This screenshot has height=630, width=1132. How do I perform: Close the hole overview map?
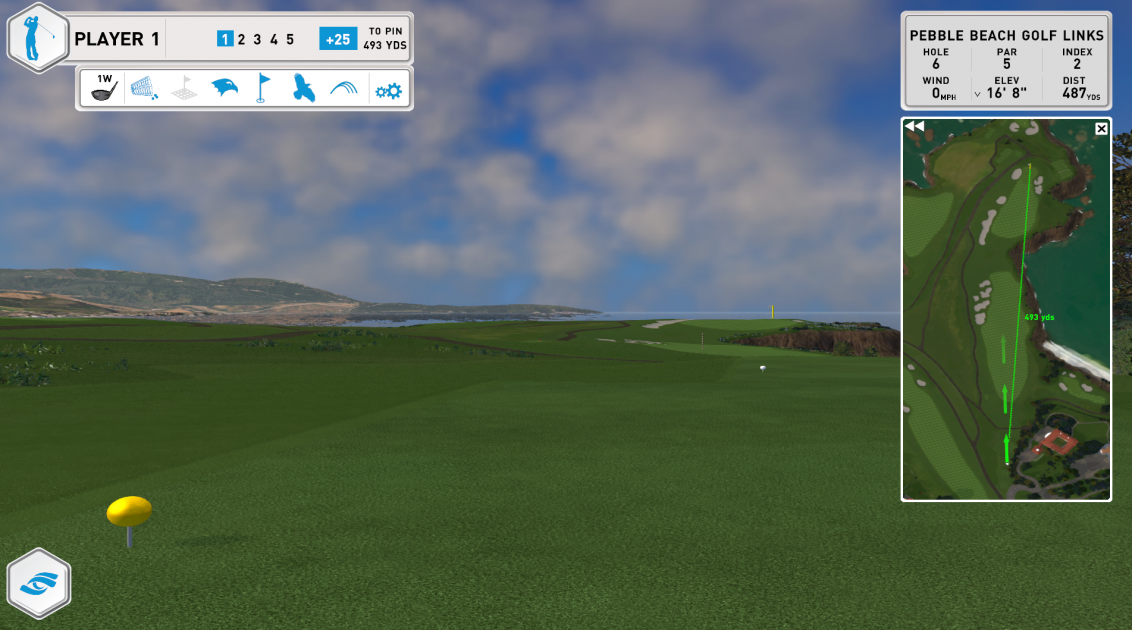point(1101,128)
